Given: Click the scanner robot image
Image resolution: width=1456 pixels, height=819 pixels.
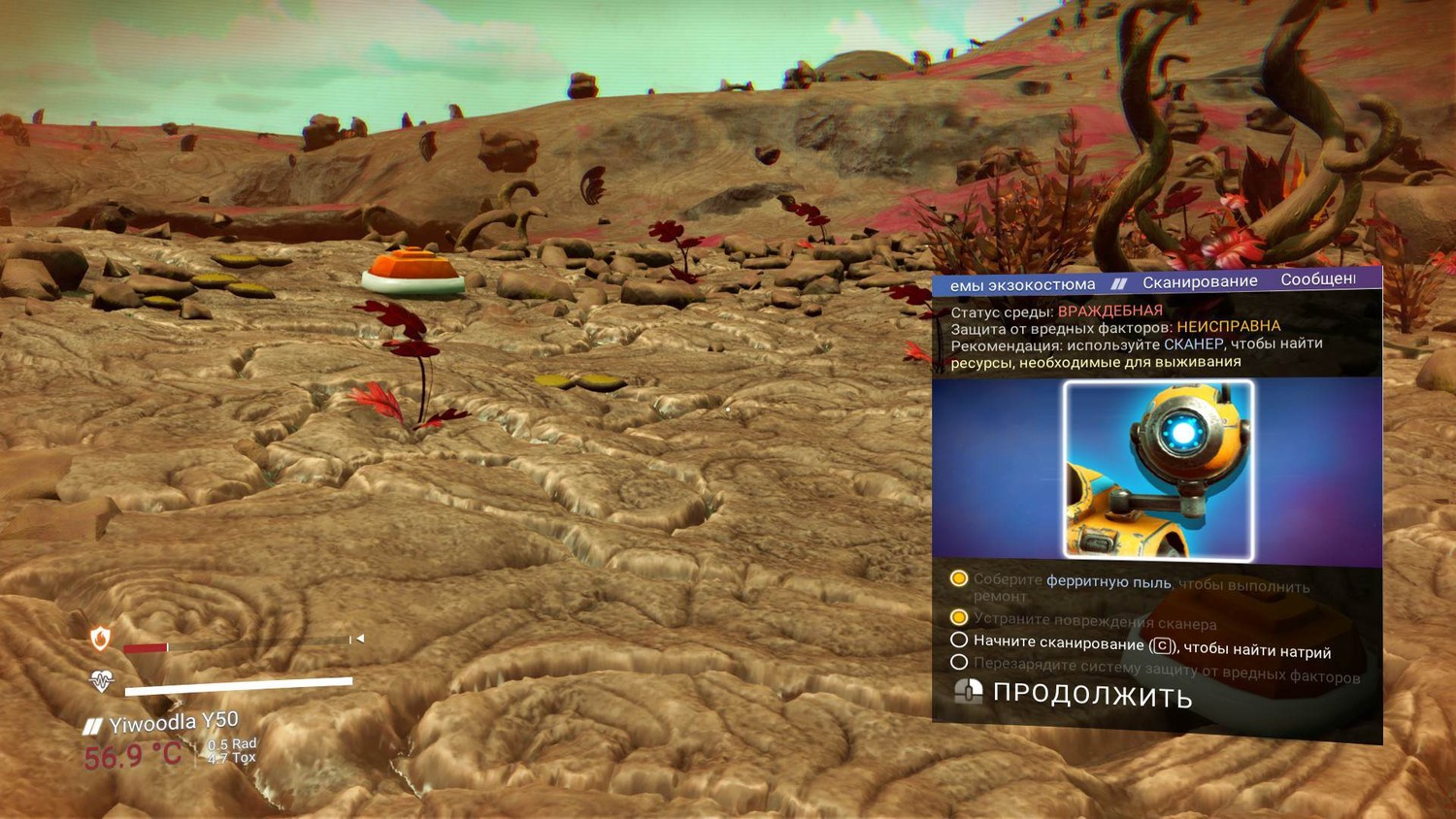Looking at the screenshot, I should 1158,471.
